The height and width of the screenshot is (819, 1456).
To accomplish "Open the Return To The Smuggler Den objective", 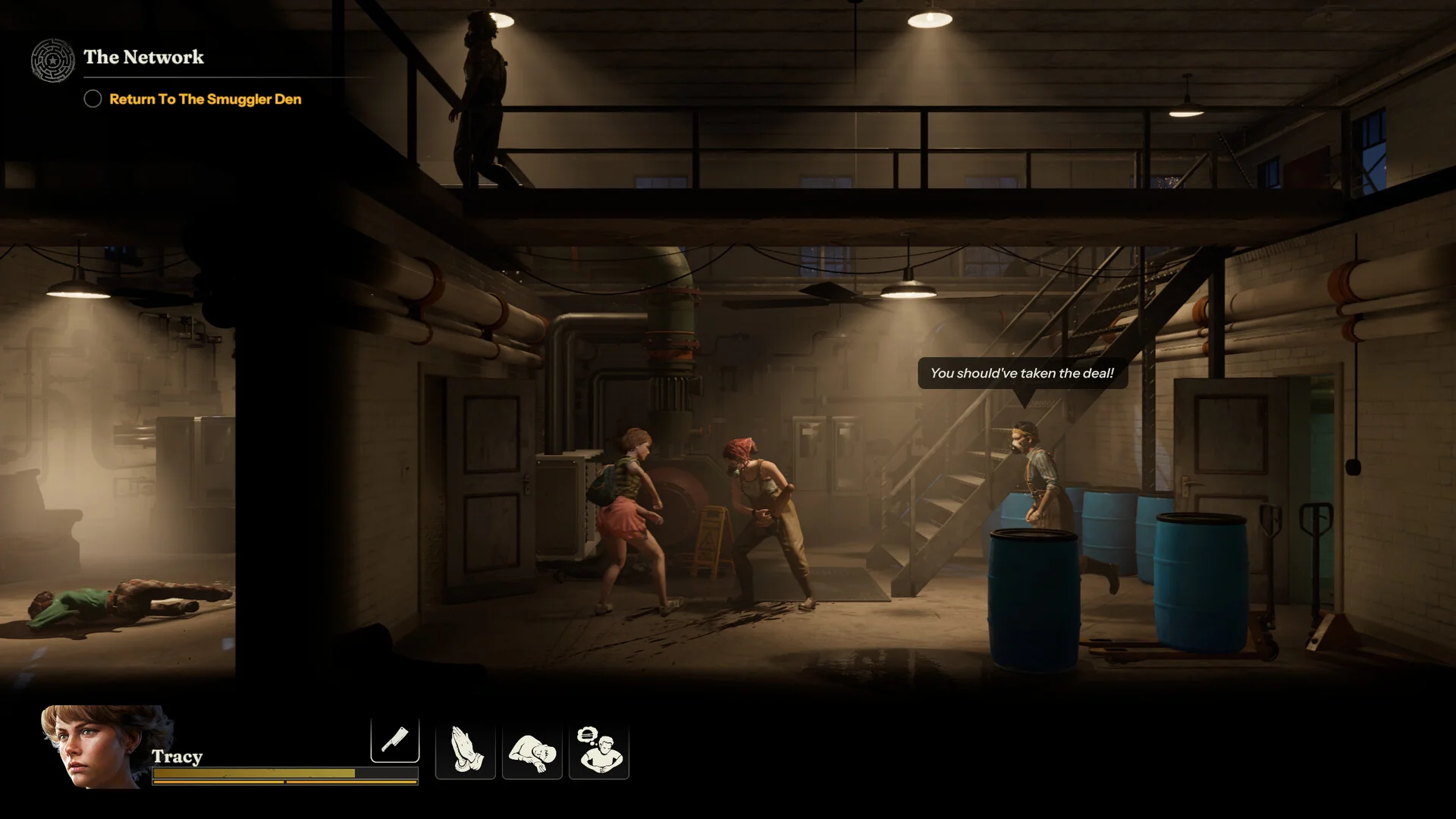I will pos(205,99).
